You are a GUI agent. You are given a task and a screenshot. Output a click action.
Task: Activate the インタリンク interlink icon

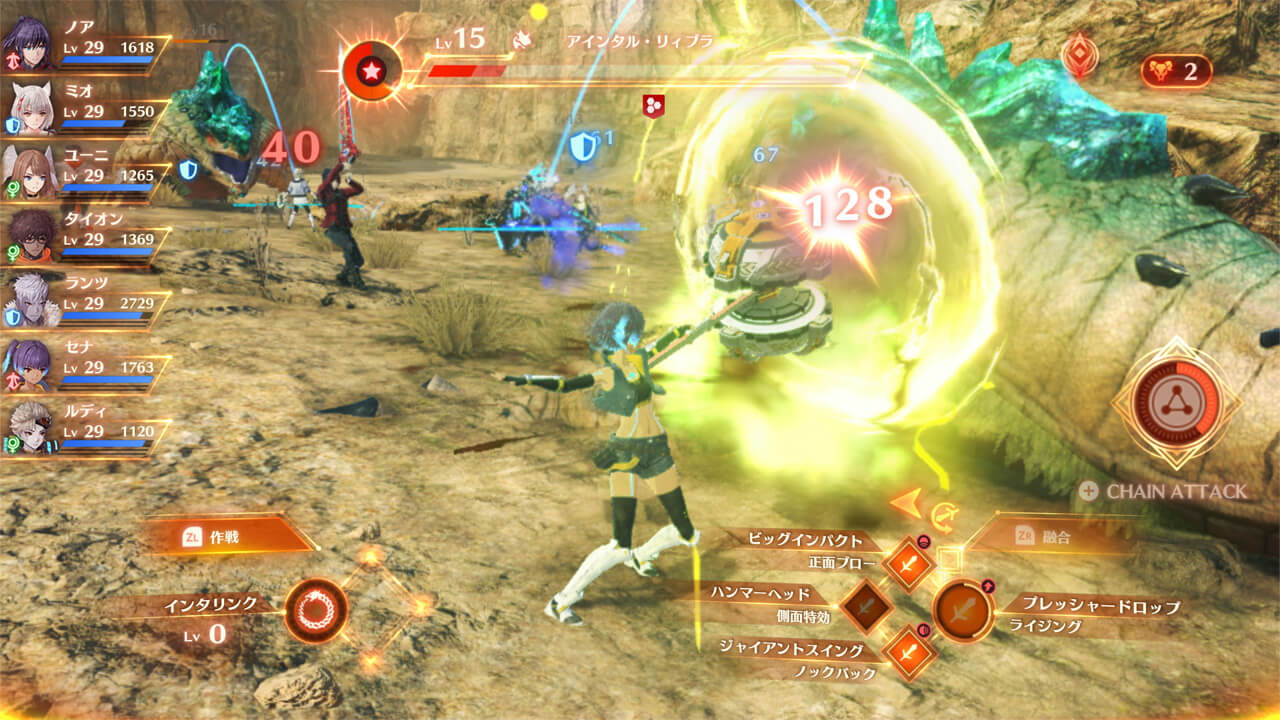point(316,609)
